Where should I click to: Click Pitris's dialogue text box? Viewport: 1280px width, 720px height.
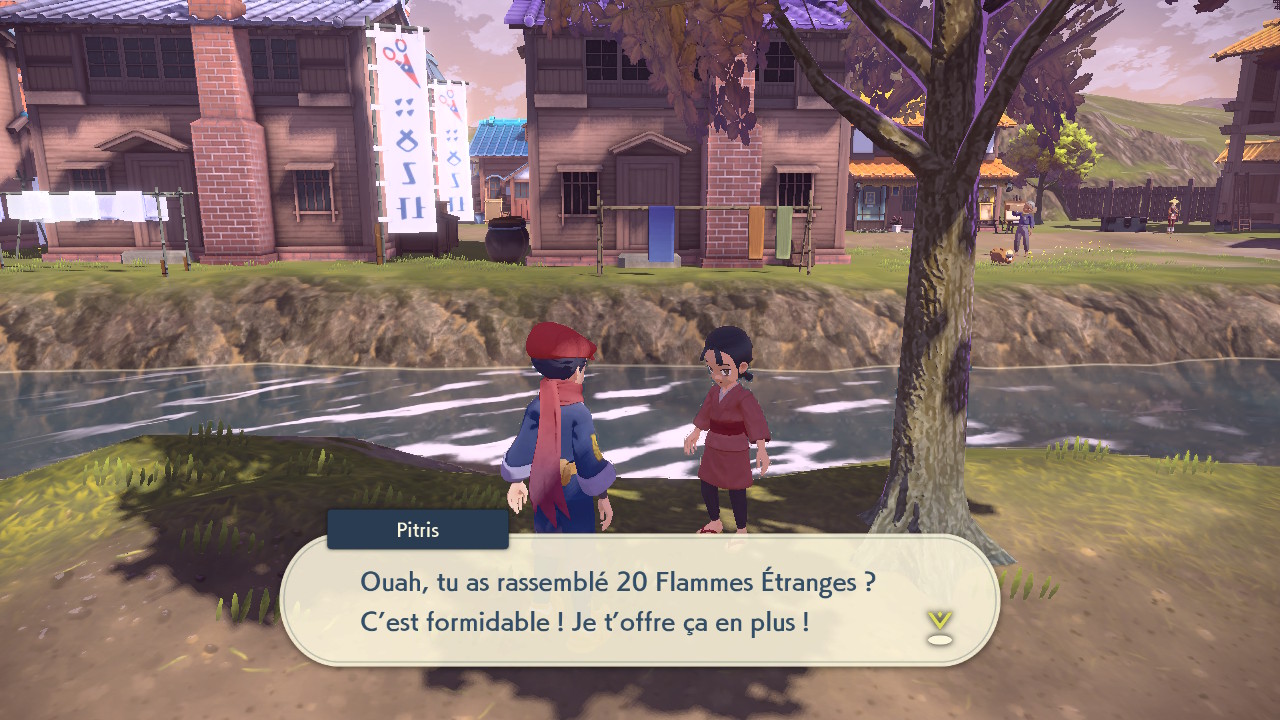tap(640, 601)
